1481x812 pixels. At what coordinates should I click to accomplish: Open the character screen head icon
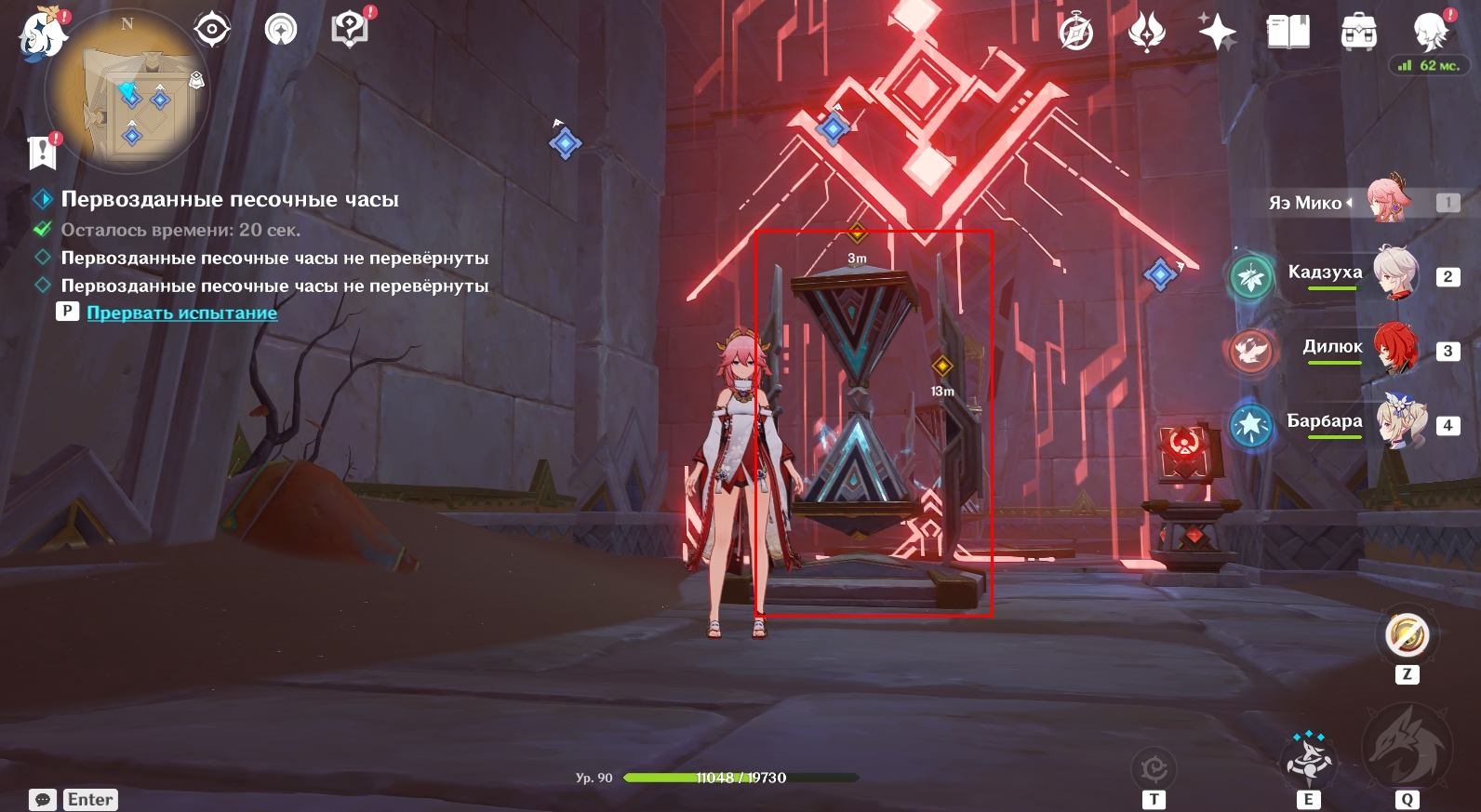1430,33
